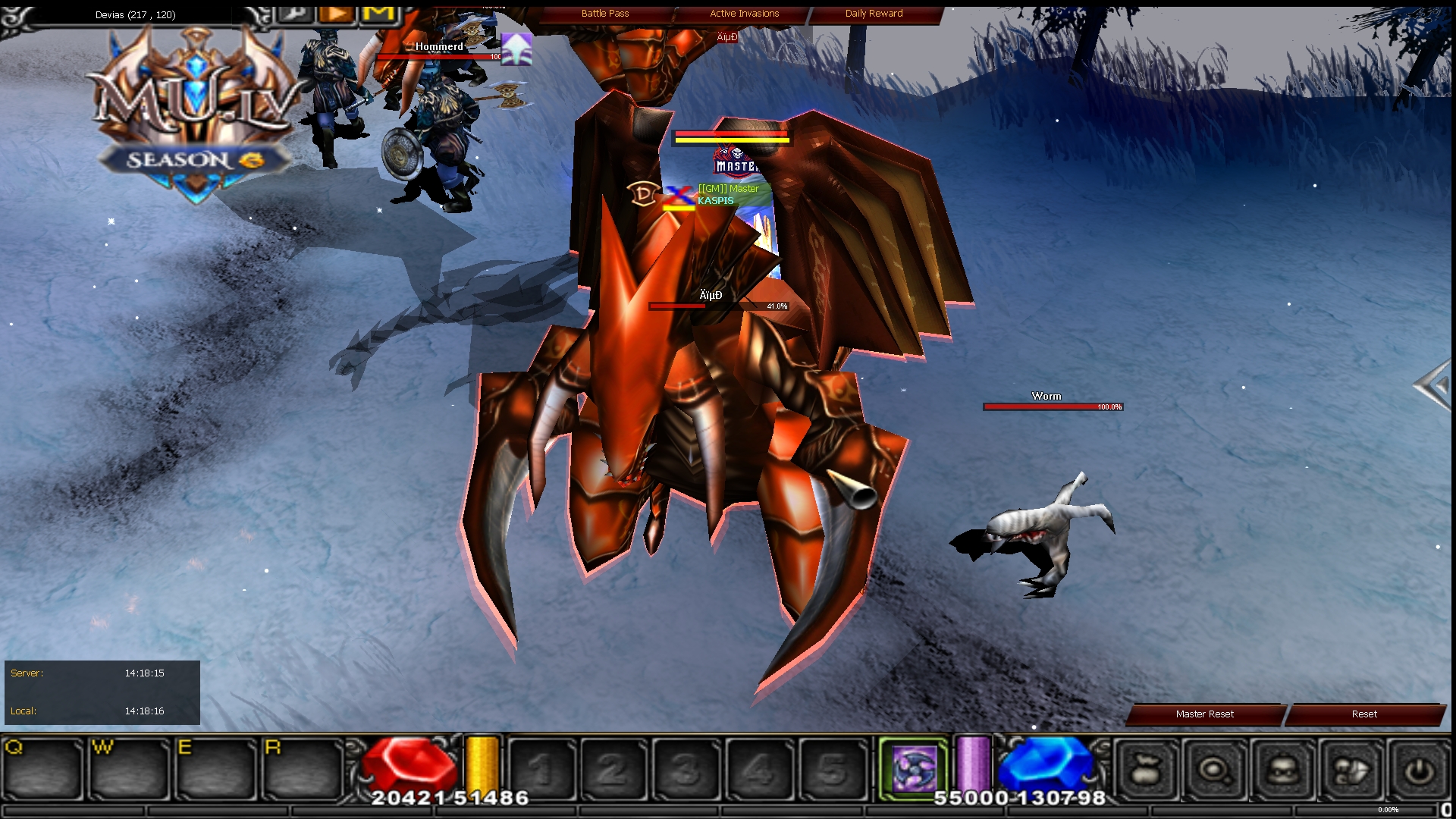Click the orange play arrow icon
1456x819 pixels.
click(x=337, y=12)
